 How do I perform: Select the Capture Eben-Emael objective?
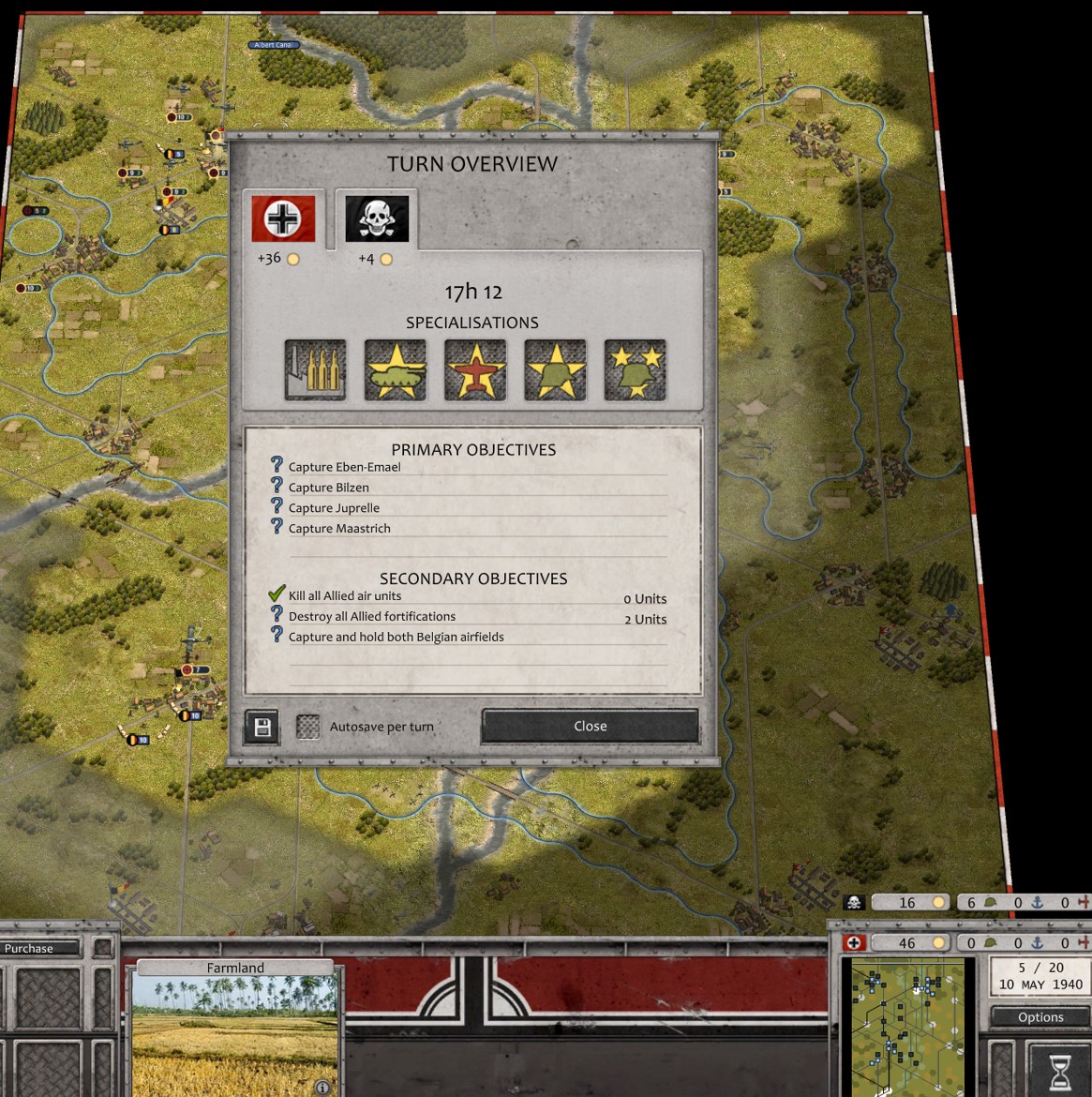click(344, 467)
